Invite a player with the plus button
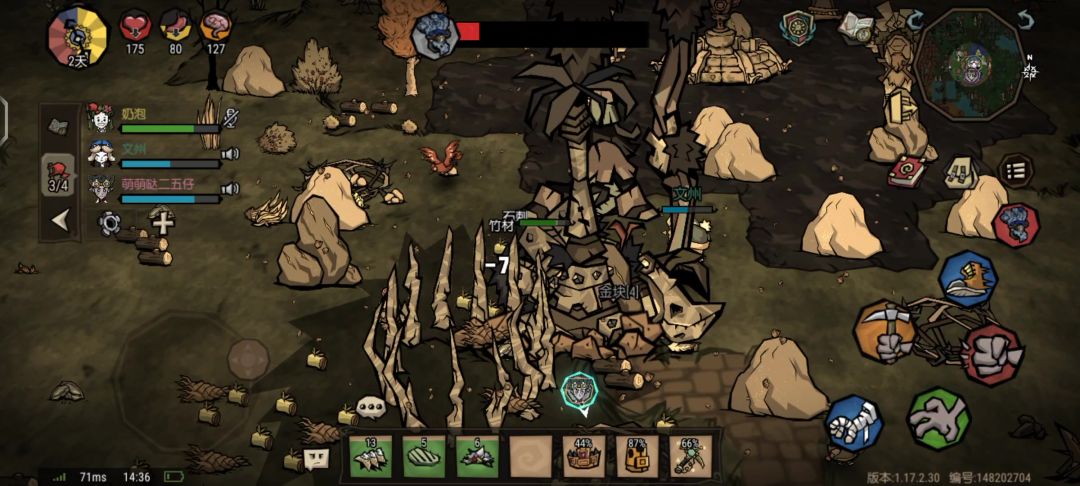 [162, 221]
